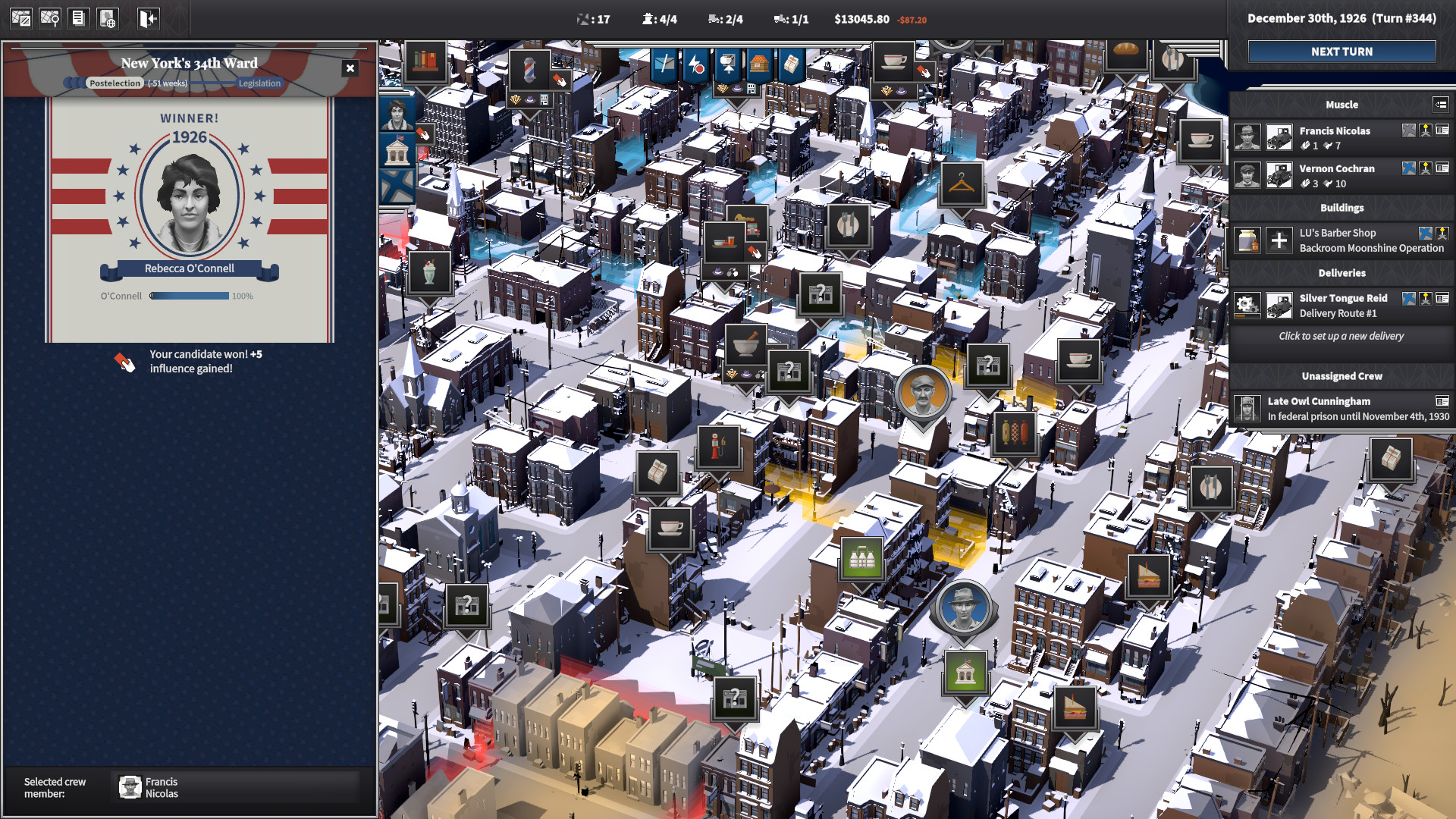Switch to the Legislation phase tab

[x=259, y=83]
